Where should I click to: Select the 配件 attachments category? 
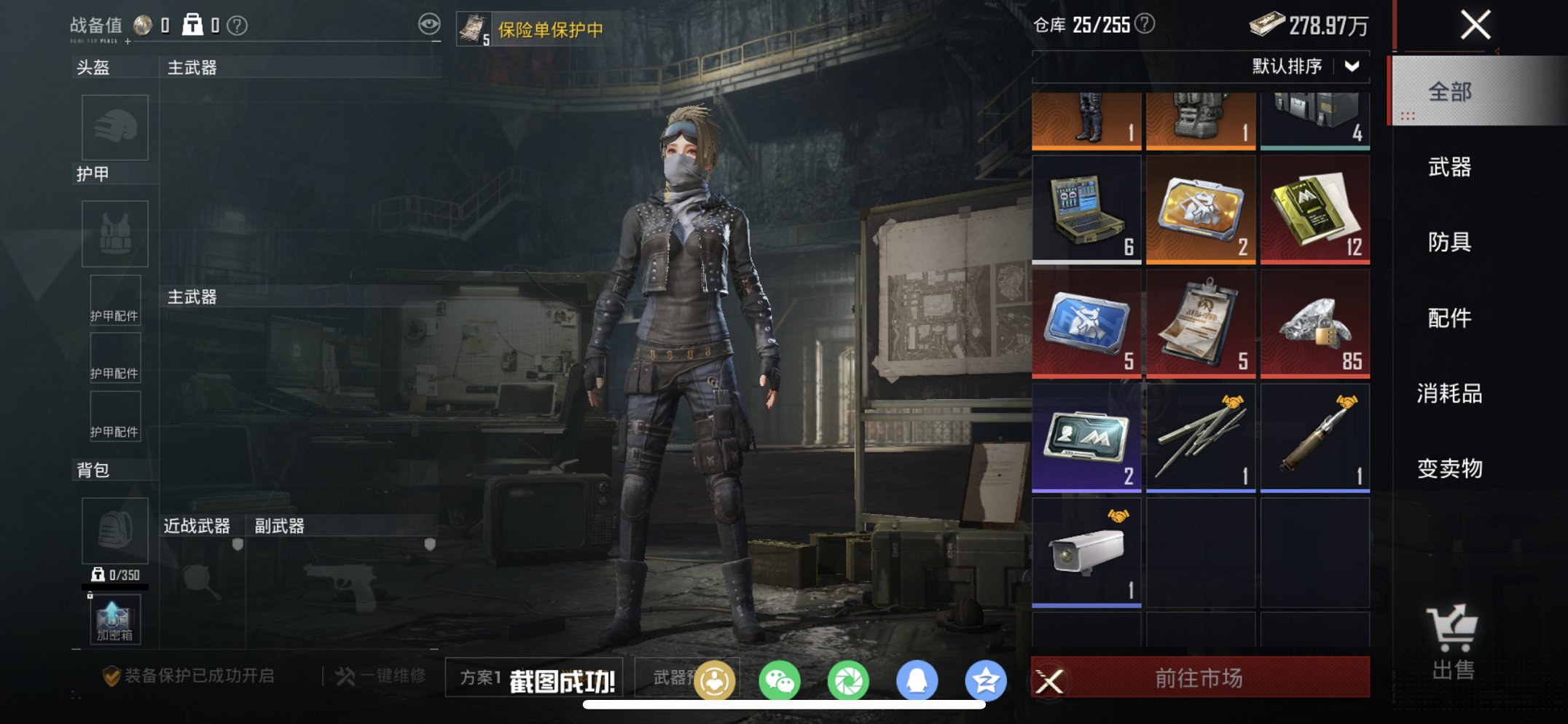point(1451,318)
